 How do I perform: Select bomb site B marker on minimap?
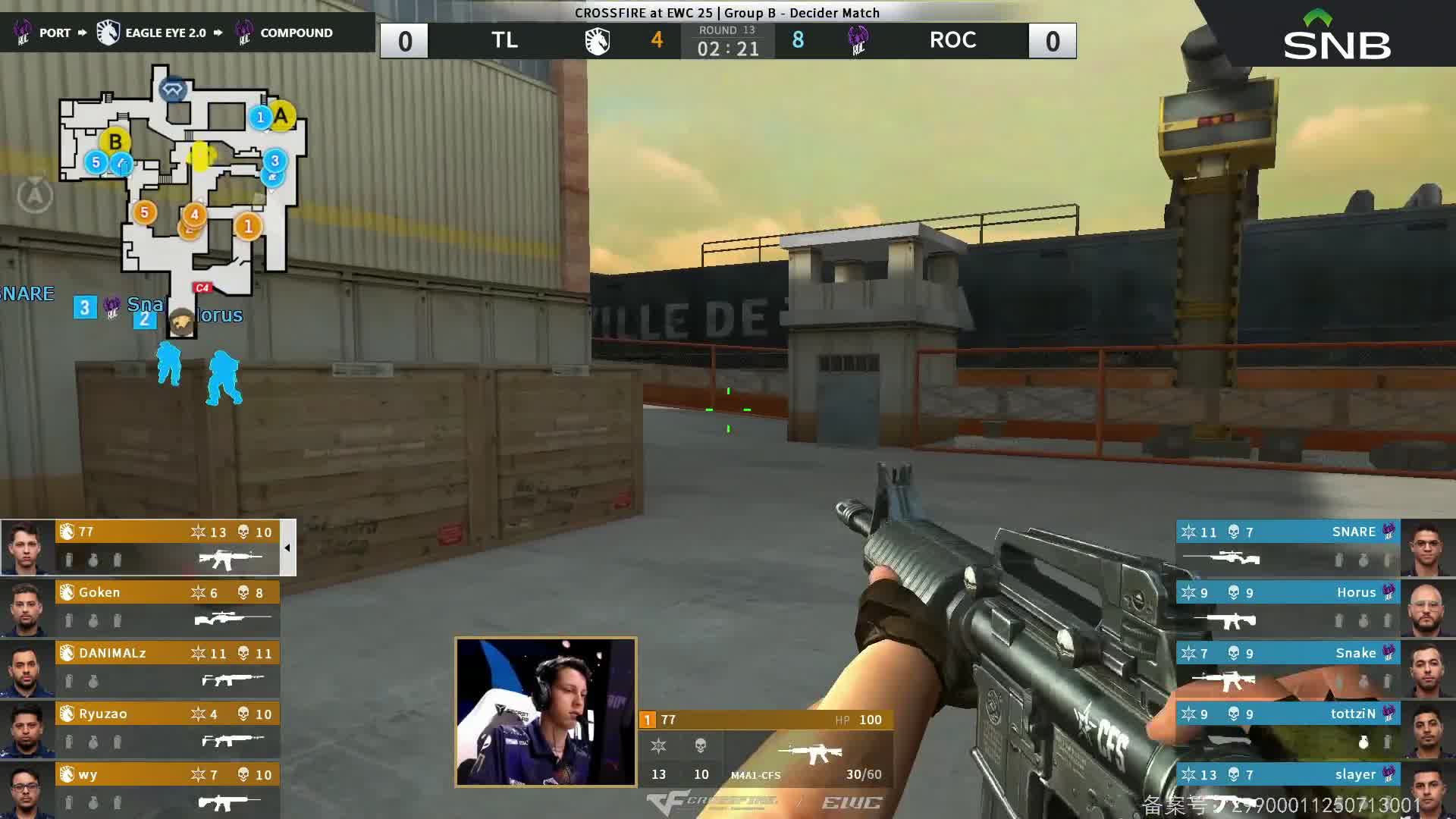pyautogui.click(x=115, y=142)
